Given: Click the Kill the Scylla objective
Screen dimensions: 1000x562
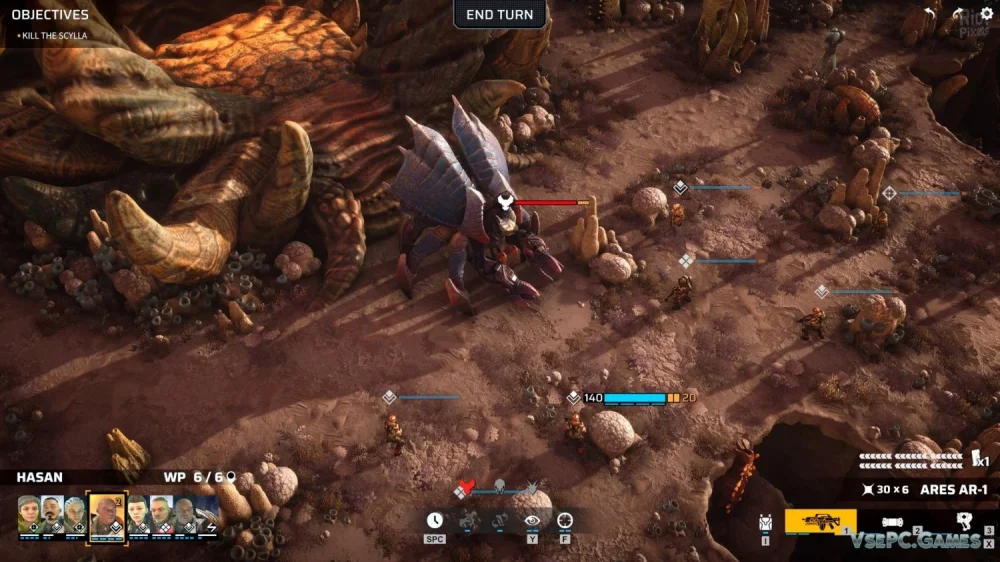Looking at the screenshot, I should click(52, 36).
